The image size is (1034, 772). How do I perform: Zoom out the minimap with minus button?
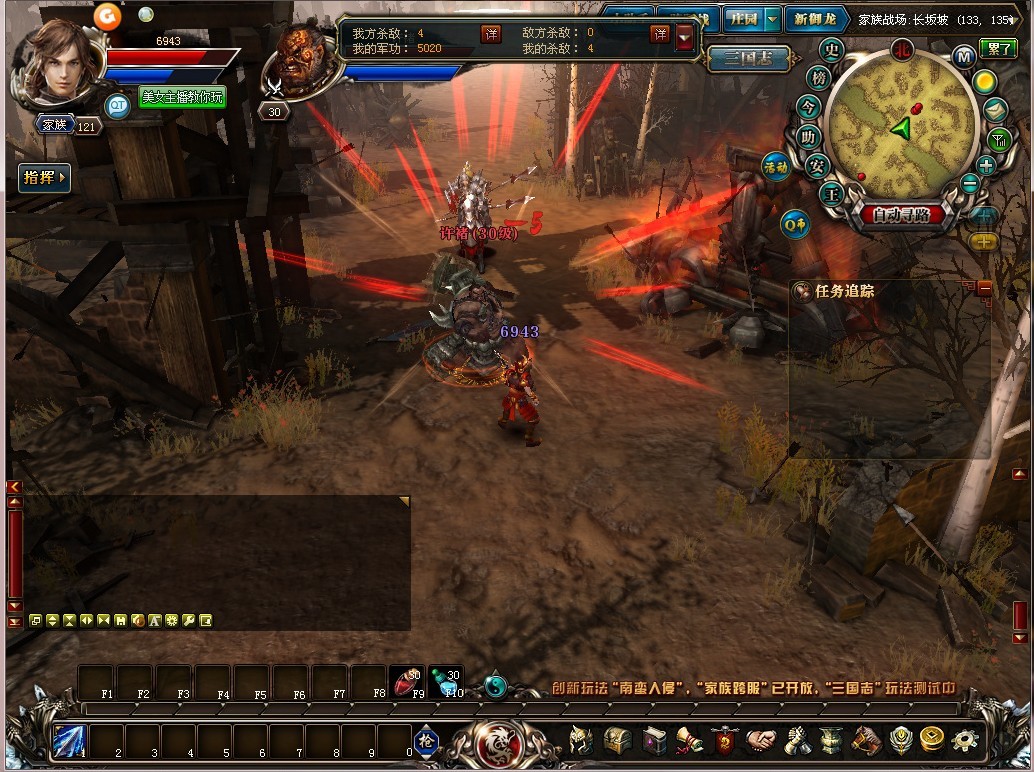969,183
